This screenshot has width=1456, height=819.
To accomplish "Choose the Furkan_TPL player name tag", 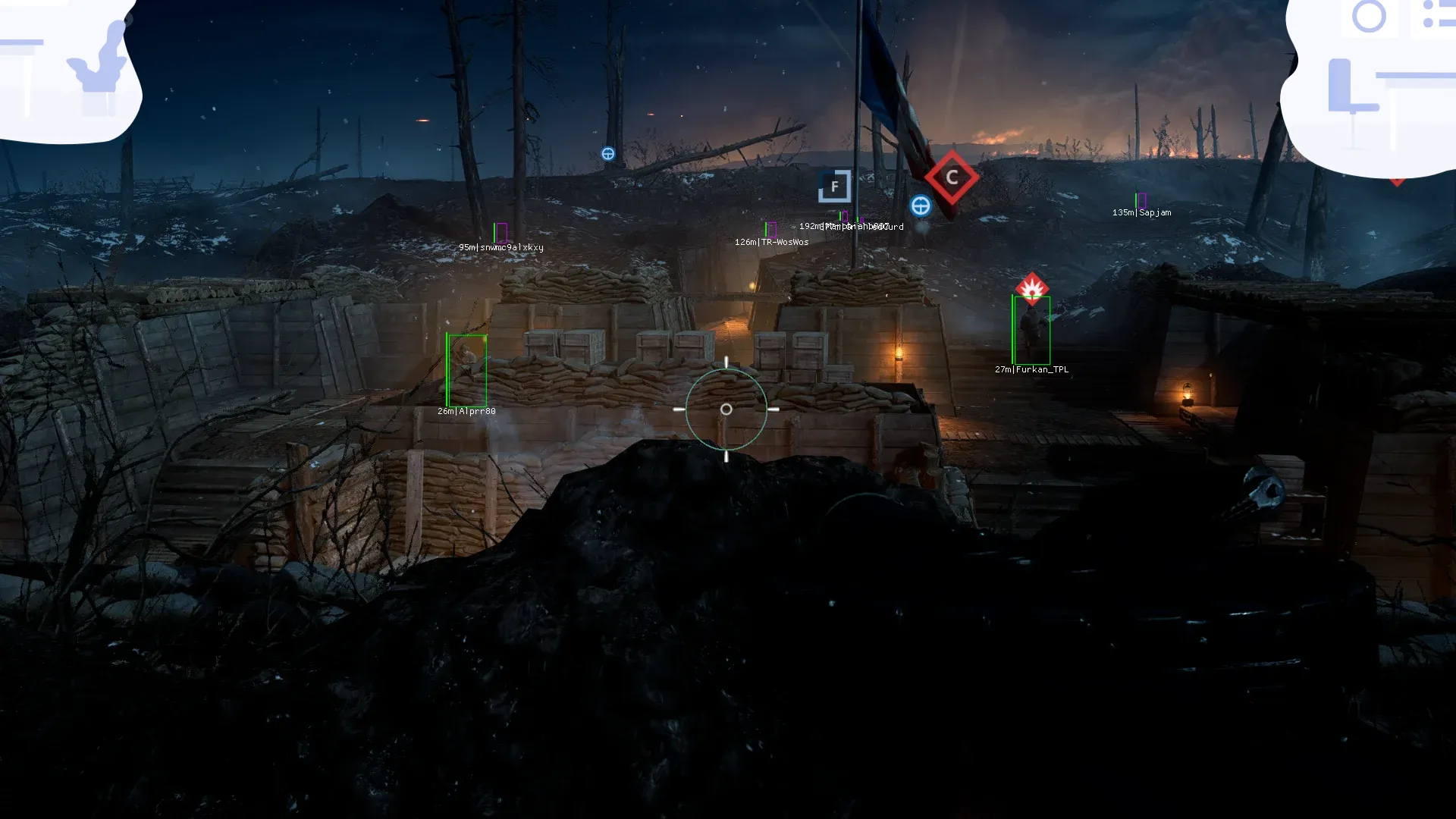I will (x=1031, y=369).
